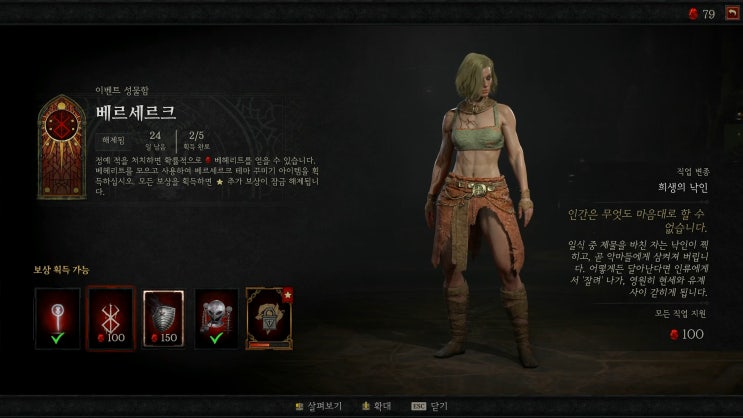
Task: Pick the claimed skull helmet reward
Action: (x=216, y=319)
